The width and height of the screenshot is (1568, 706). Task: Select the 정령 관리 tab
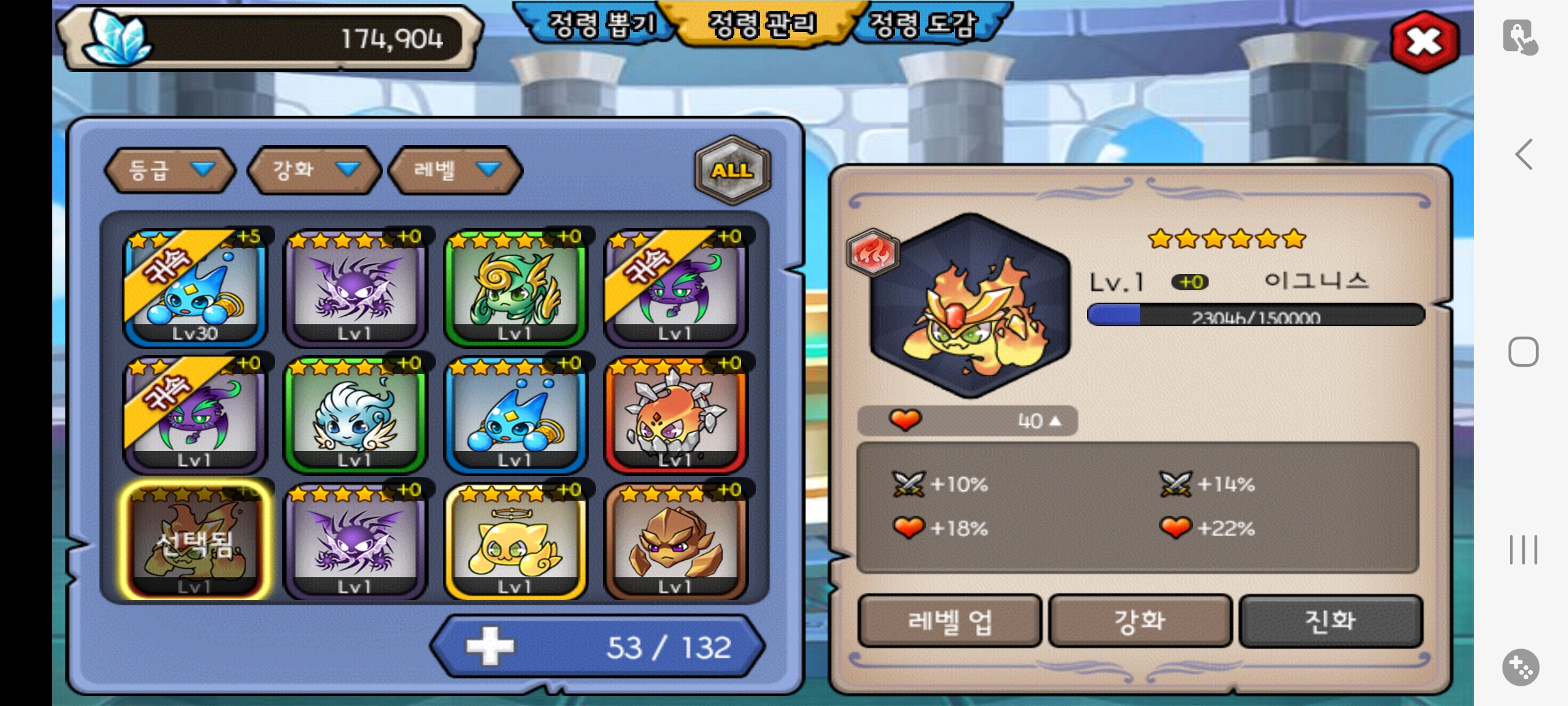(762, 25)
